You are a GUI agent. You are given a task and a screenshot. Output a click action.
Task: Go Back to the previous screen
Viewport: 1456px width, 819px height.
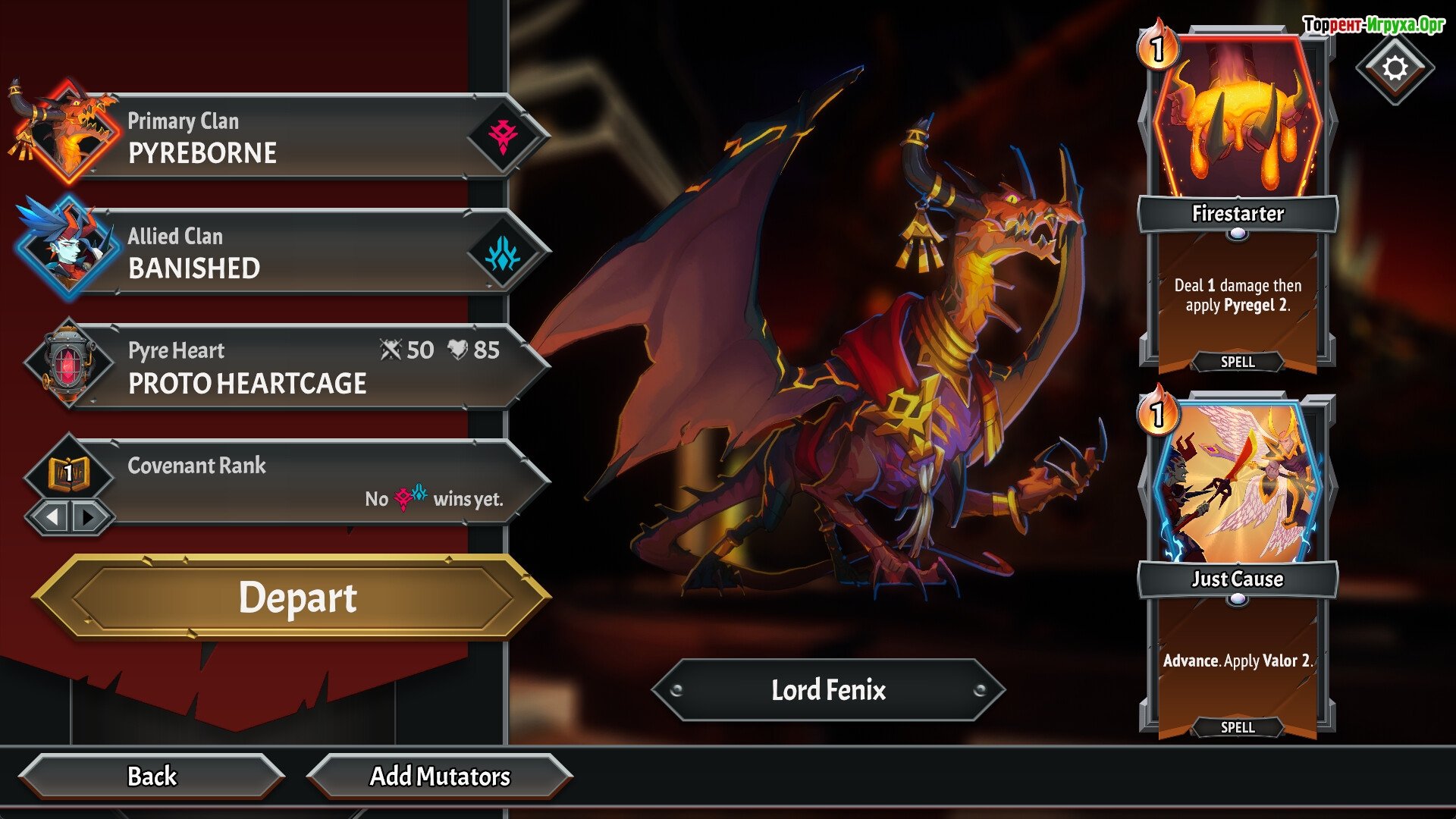click(x=152, y=776)
